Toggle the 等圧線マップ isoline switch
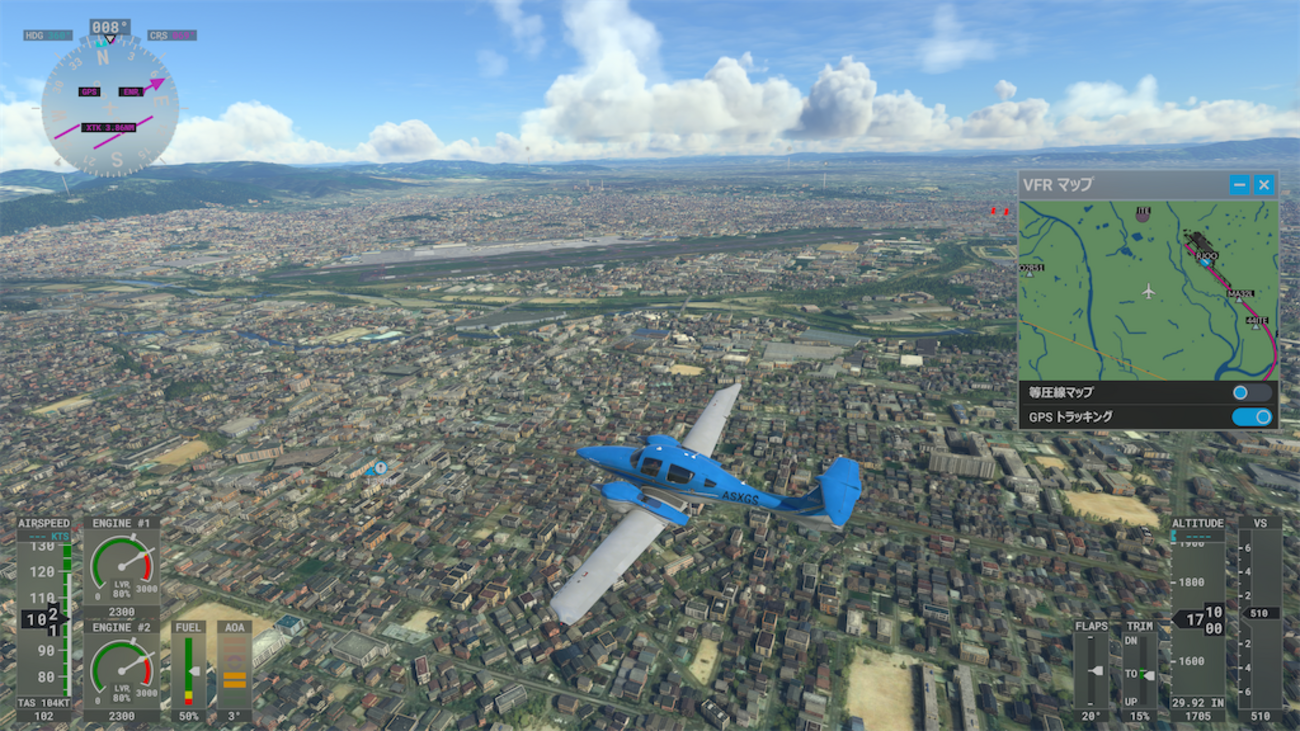Viewport: 1300px width, 731px height. tap(1251, 393)
